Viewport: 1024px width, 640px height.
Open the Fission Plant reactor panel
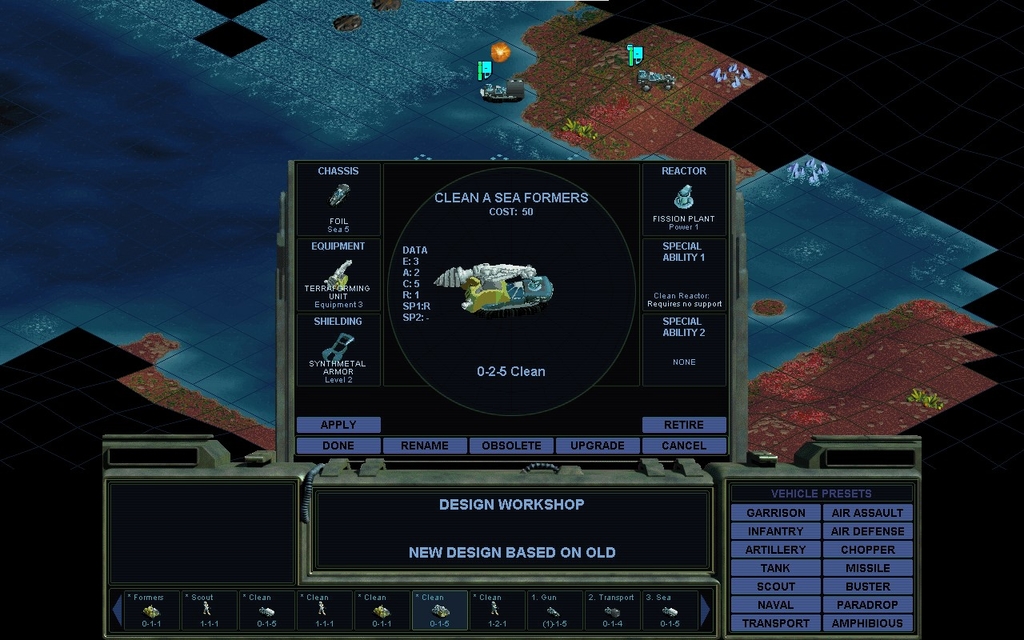(x=684, y=200)
